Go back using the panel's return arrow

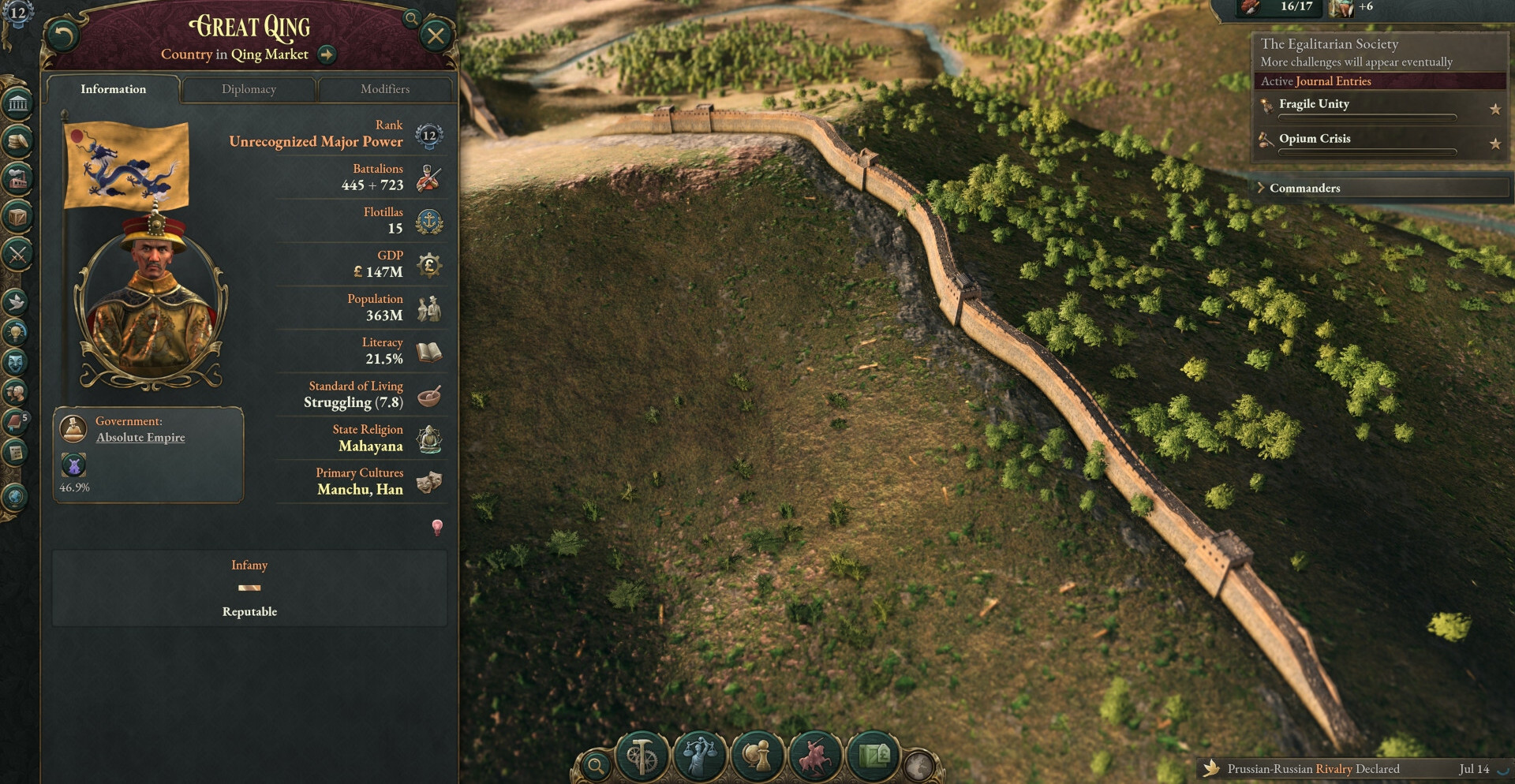point(63,35)
